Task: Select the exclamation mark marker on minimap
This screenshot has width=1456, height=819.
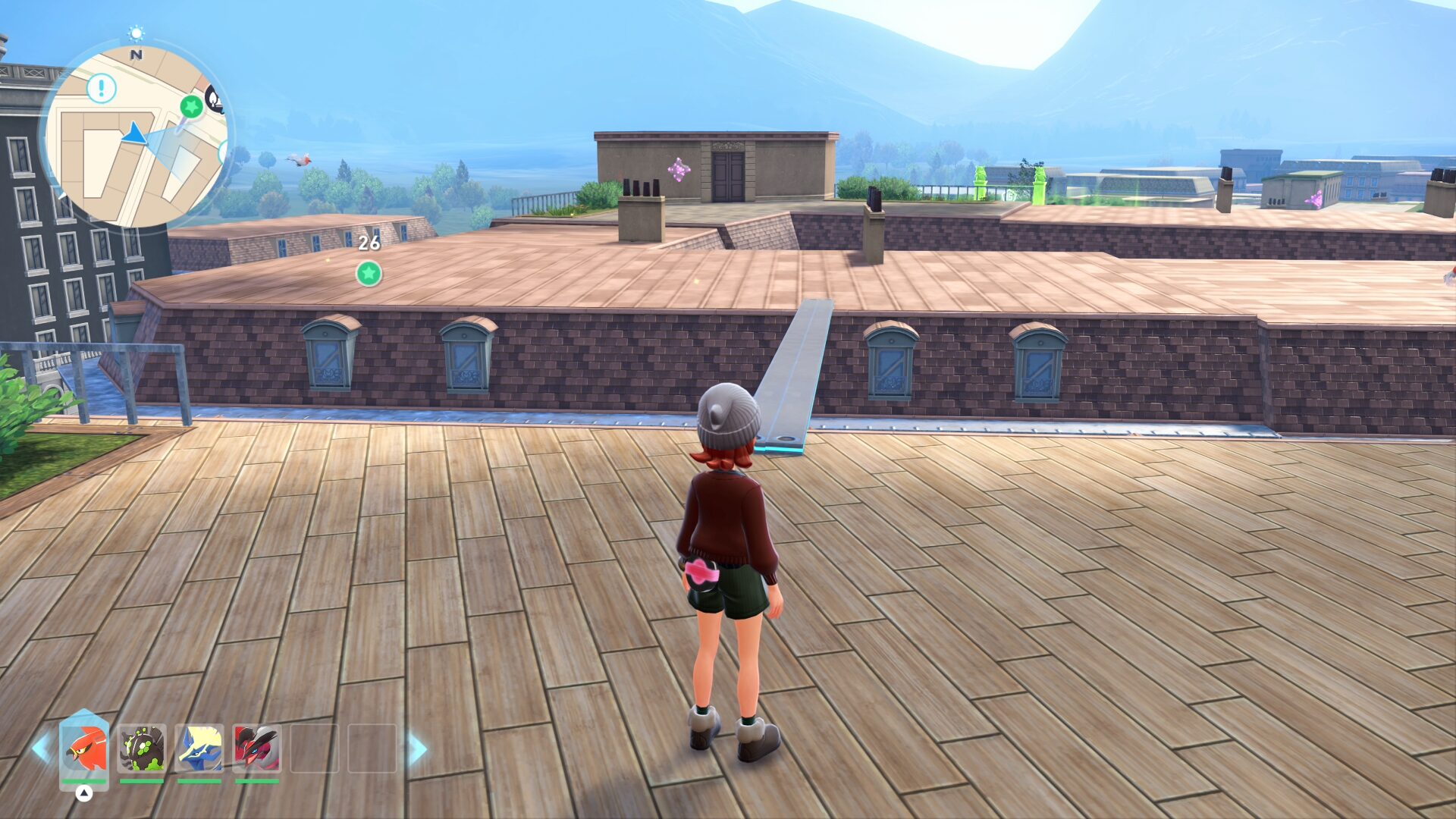Action: click(102, 88)
